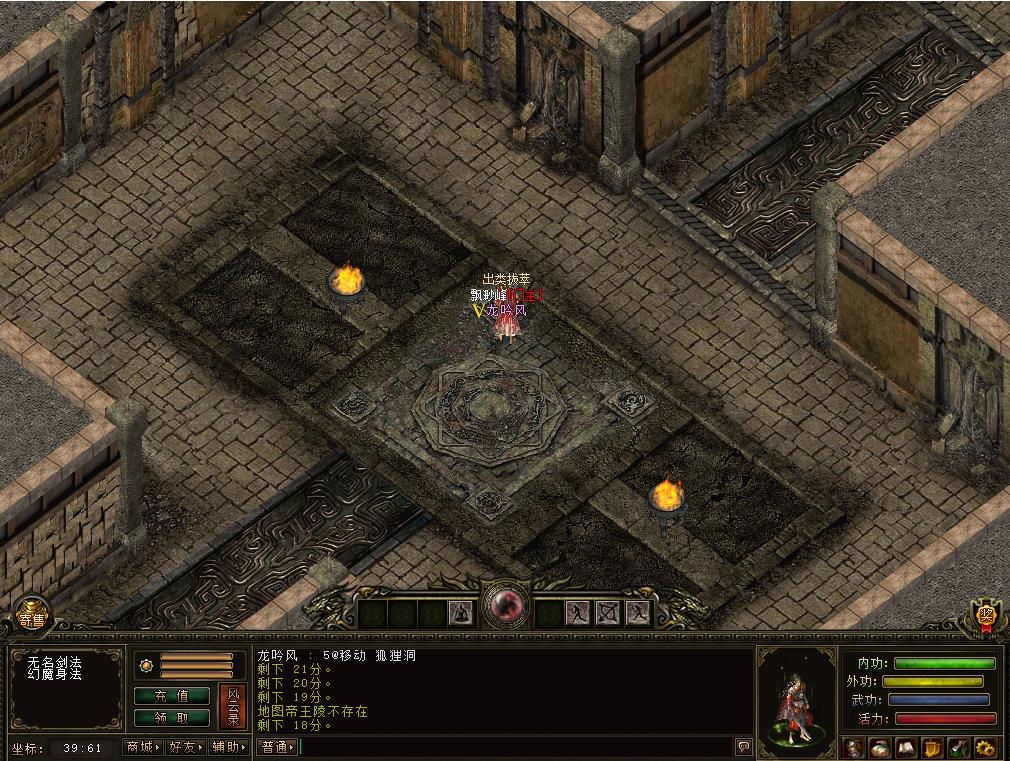Open the 风云录 ranking panel
The height and width of the screenshot is (761, 1010).
click(x=232, y=706)
